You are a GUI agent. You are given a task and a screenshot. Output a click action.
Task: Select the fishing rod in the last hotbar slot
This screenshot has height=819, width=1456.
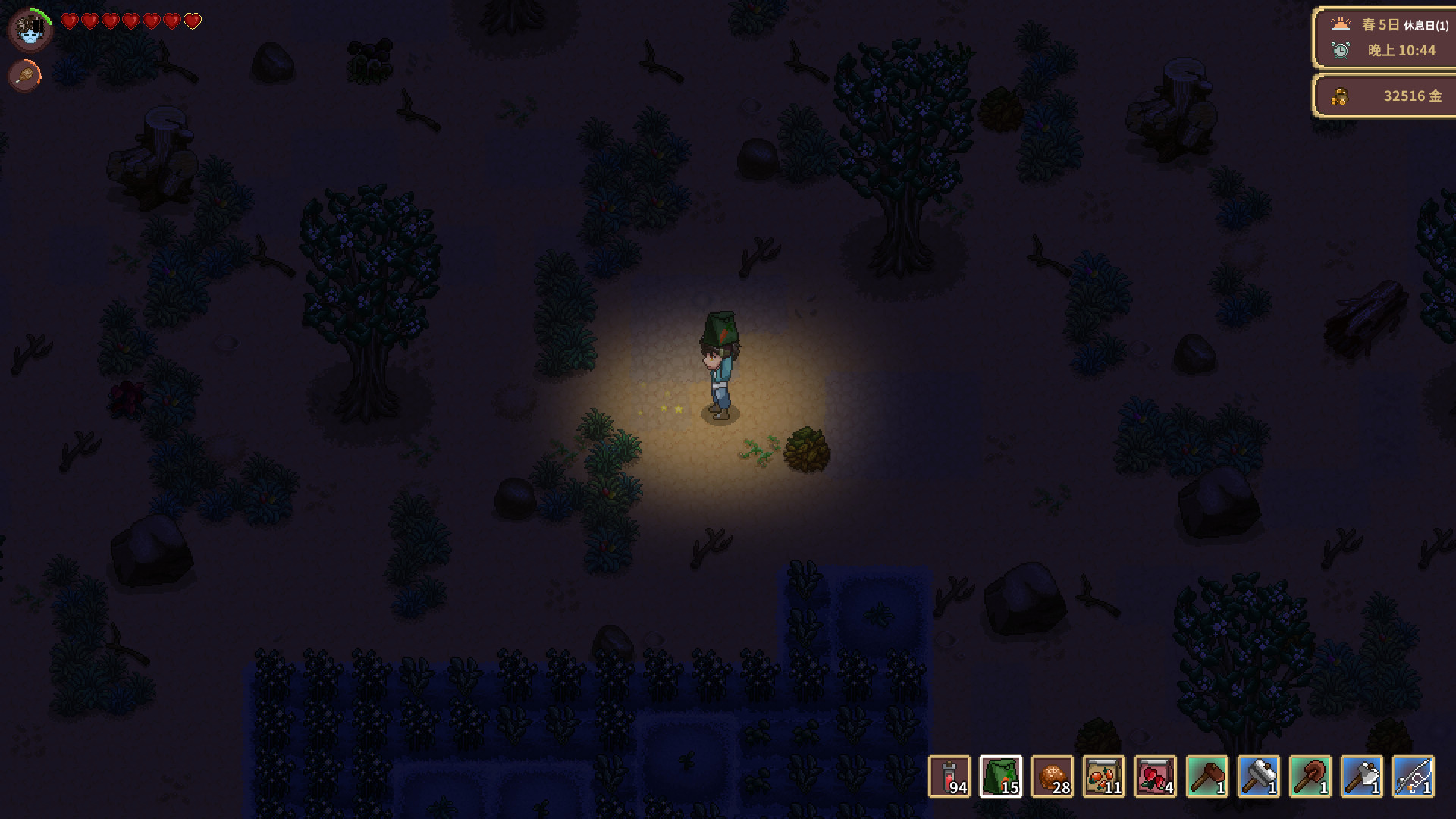(x=1414, y=775)
